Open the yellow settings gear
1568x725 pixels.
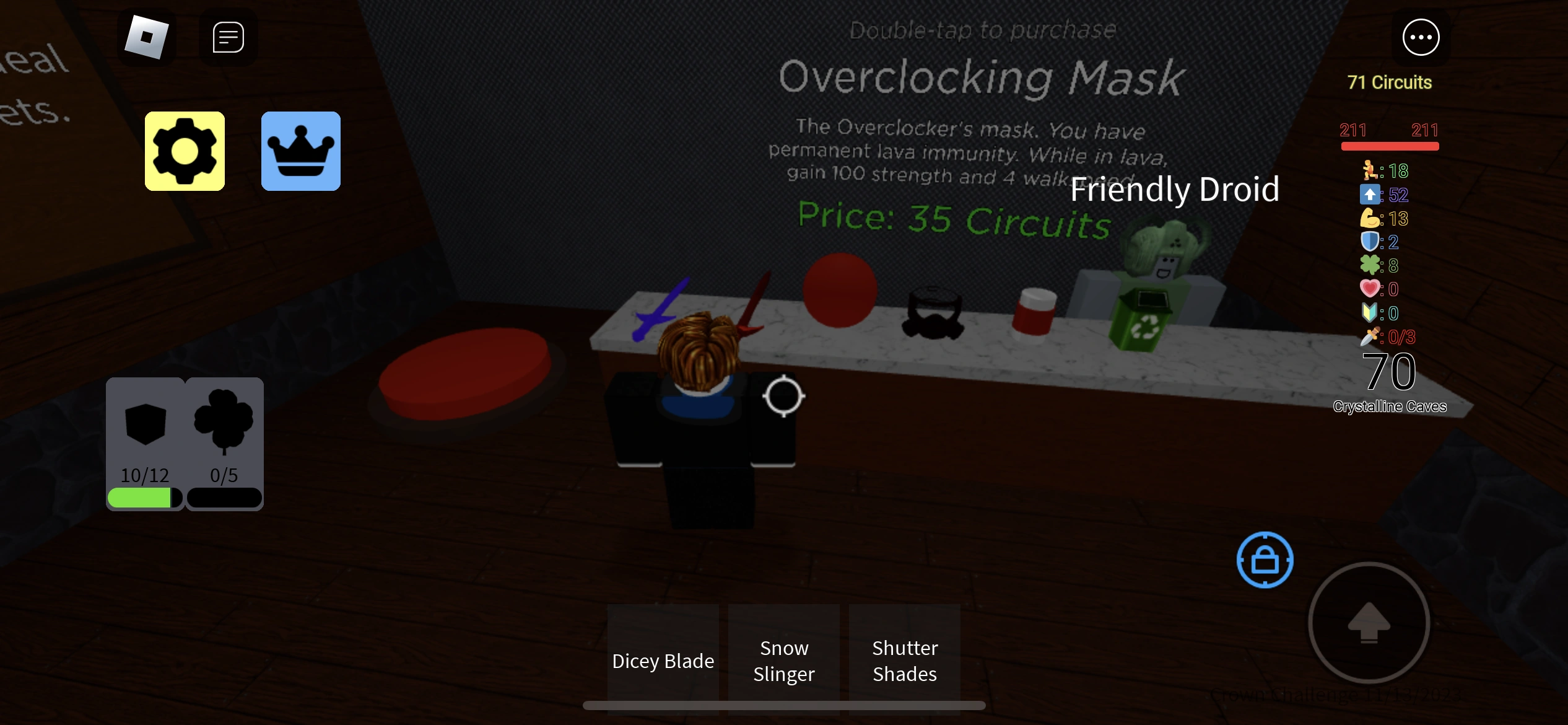coord(184,151)
